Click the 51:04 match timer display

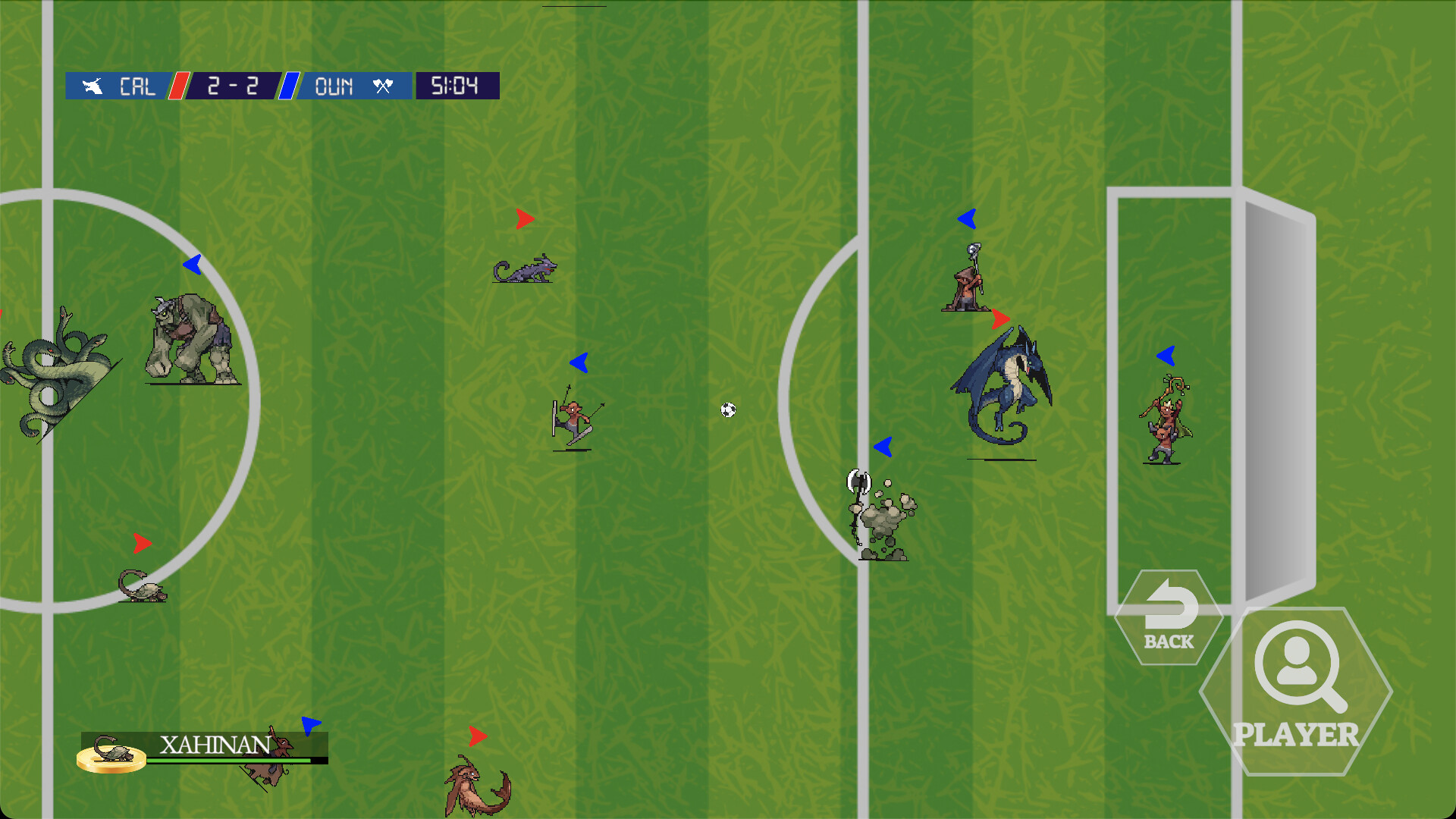[454, 86]
